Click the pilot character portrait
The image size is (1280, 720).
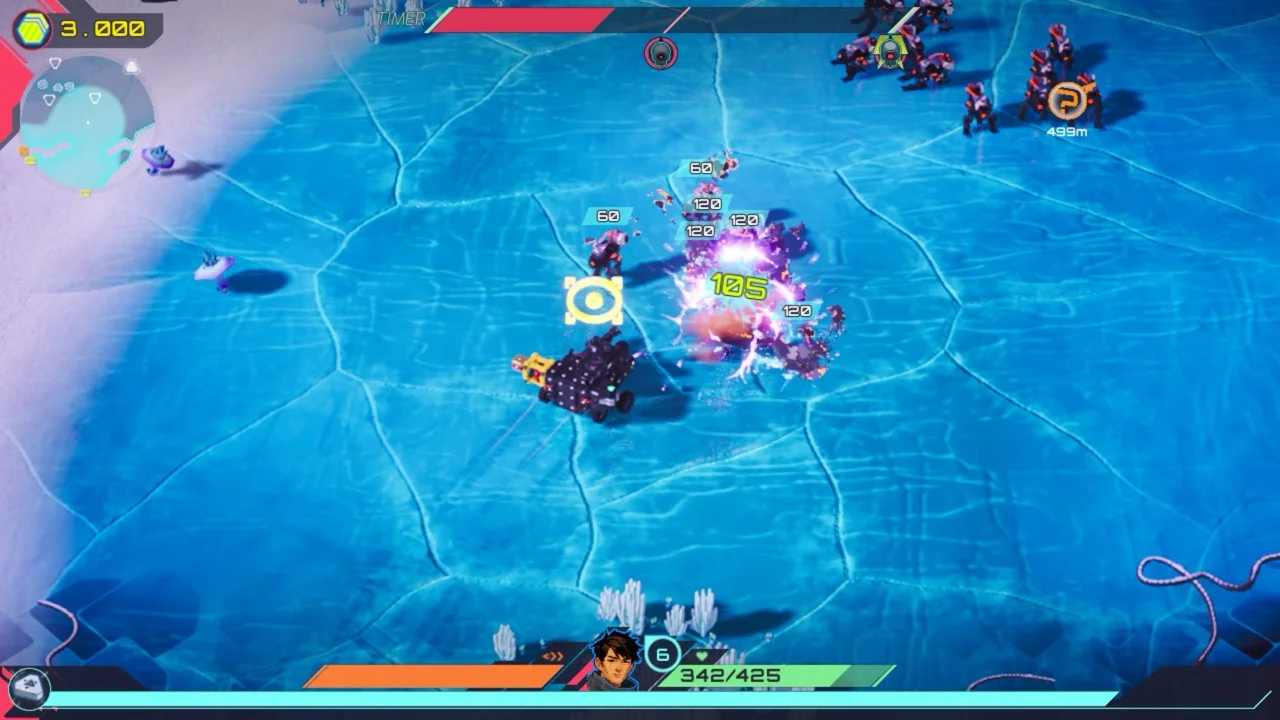(615, 659)
